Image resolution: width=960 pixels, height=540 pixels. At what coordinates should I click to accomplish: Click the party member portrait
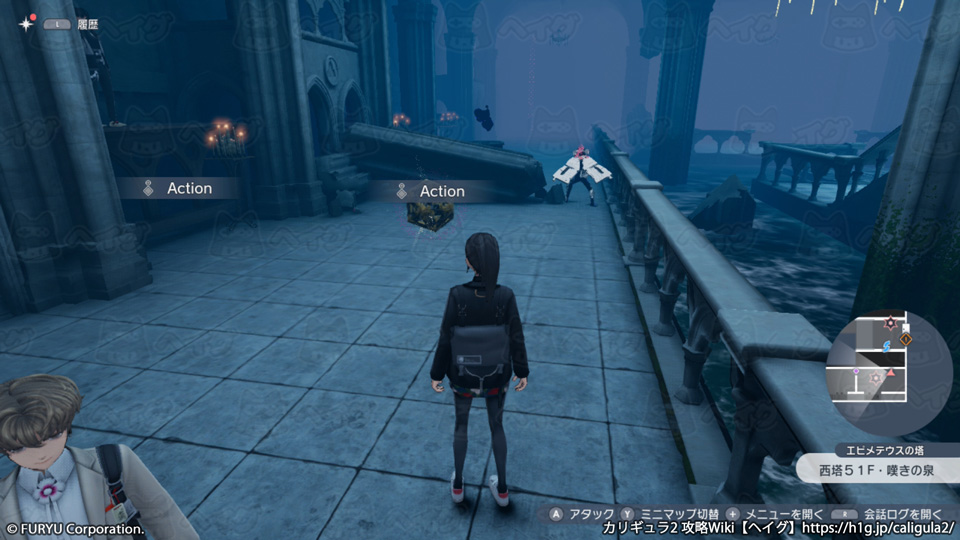(62, 458)
